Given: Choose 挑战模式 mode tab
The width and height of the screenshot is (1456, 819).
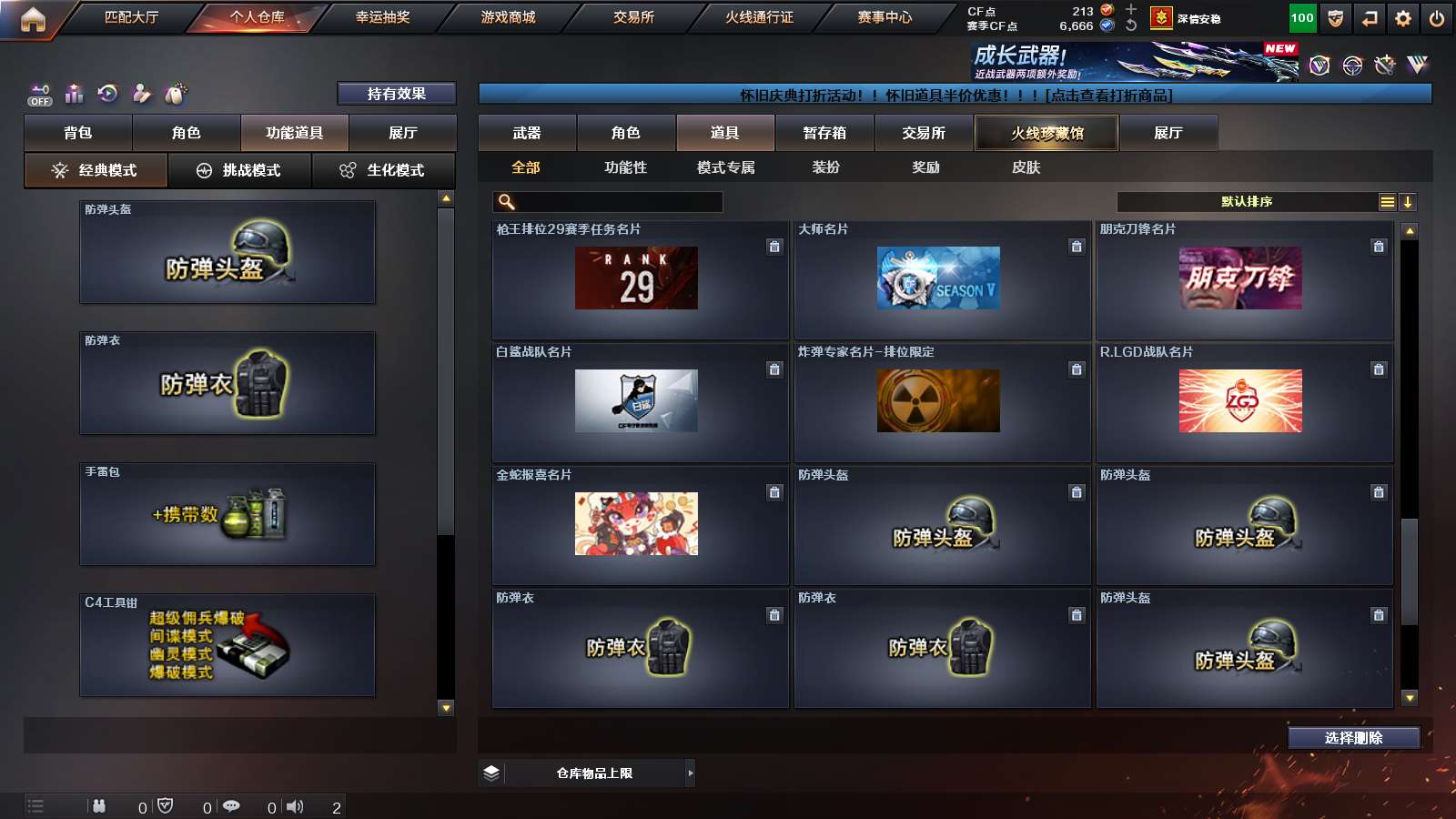Looking at the screenshot, I should click(239, 170).
